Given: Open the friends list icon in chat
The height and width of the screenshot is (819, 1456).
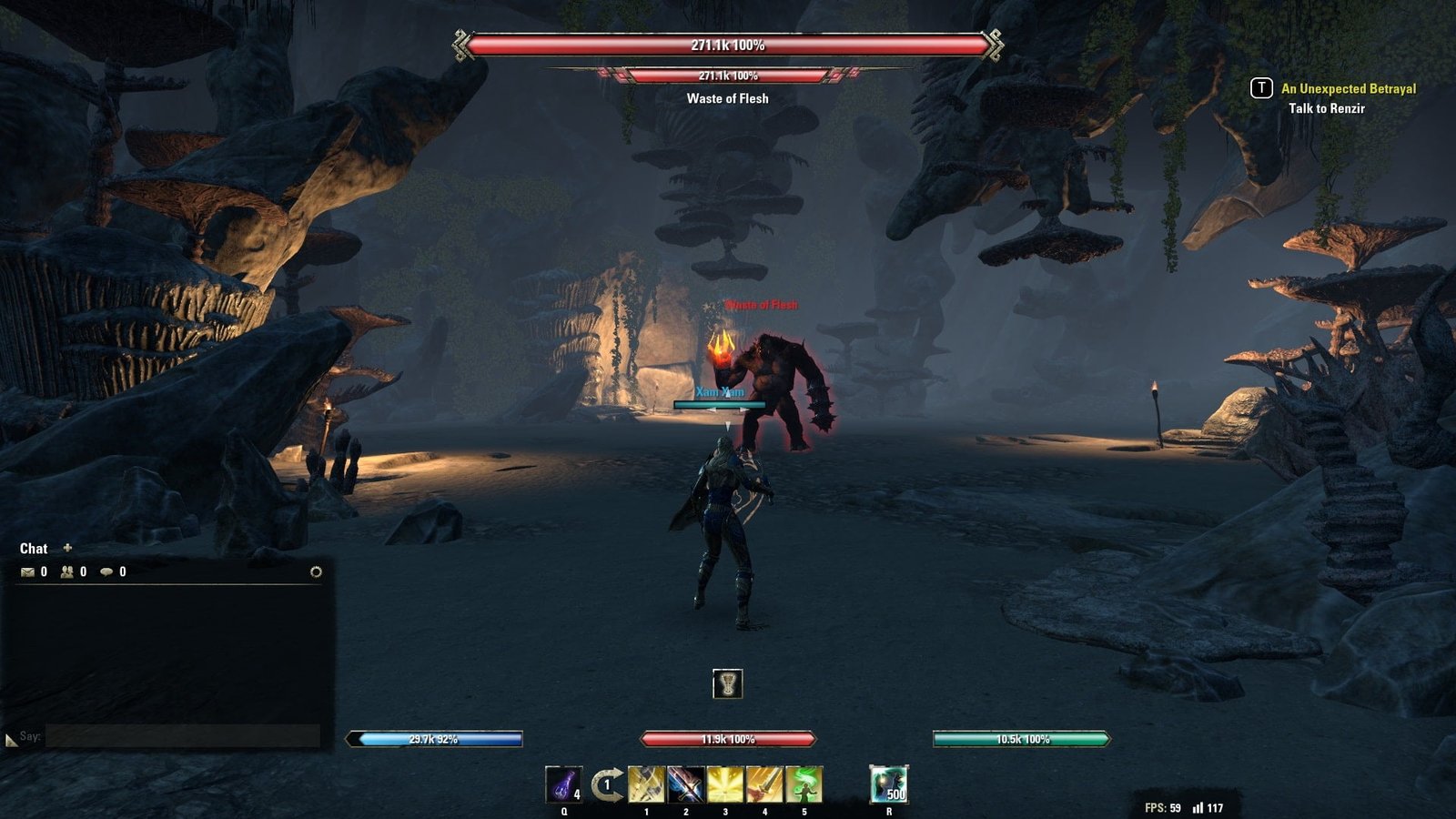Looking at the screenshot, I should pos(67,572).
